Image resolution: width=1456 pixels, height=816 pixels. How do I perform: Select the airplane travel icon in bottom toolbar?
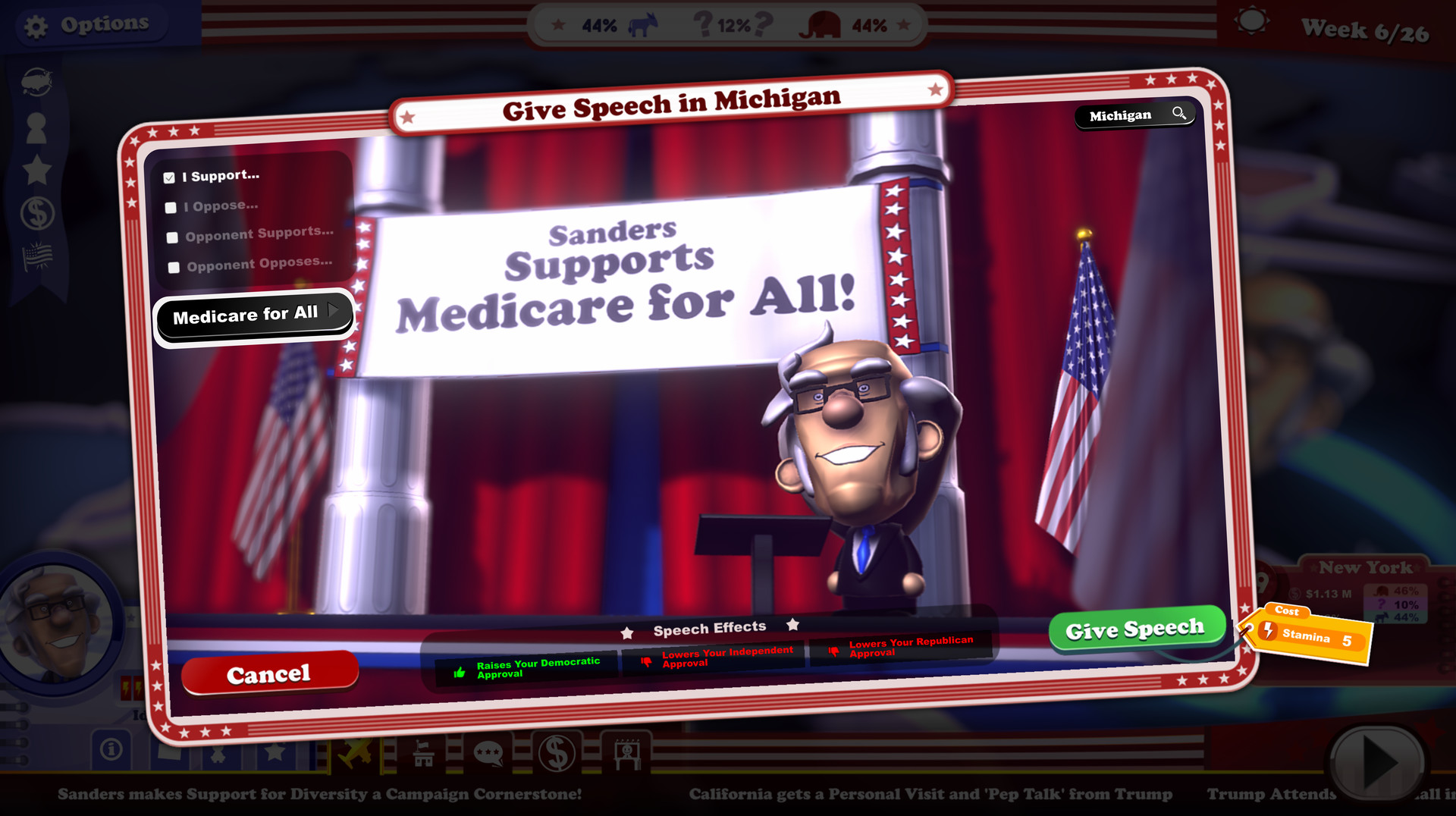click(354, 751)
